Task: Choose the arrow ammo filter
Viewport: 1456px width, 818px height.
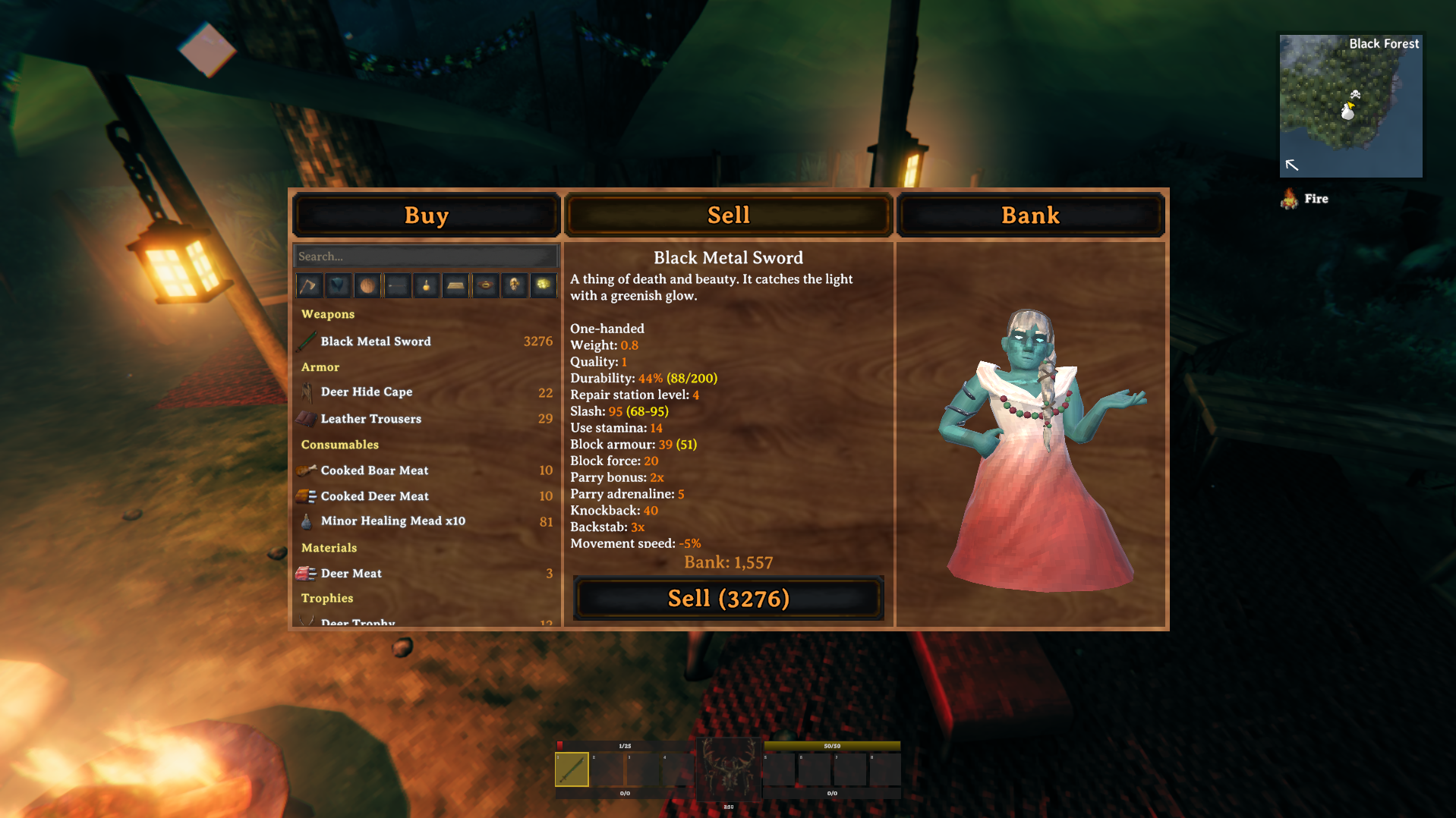Action: (x=397, y=285)
